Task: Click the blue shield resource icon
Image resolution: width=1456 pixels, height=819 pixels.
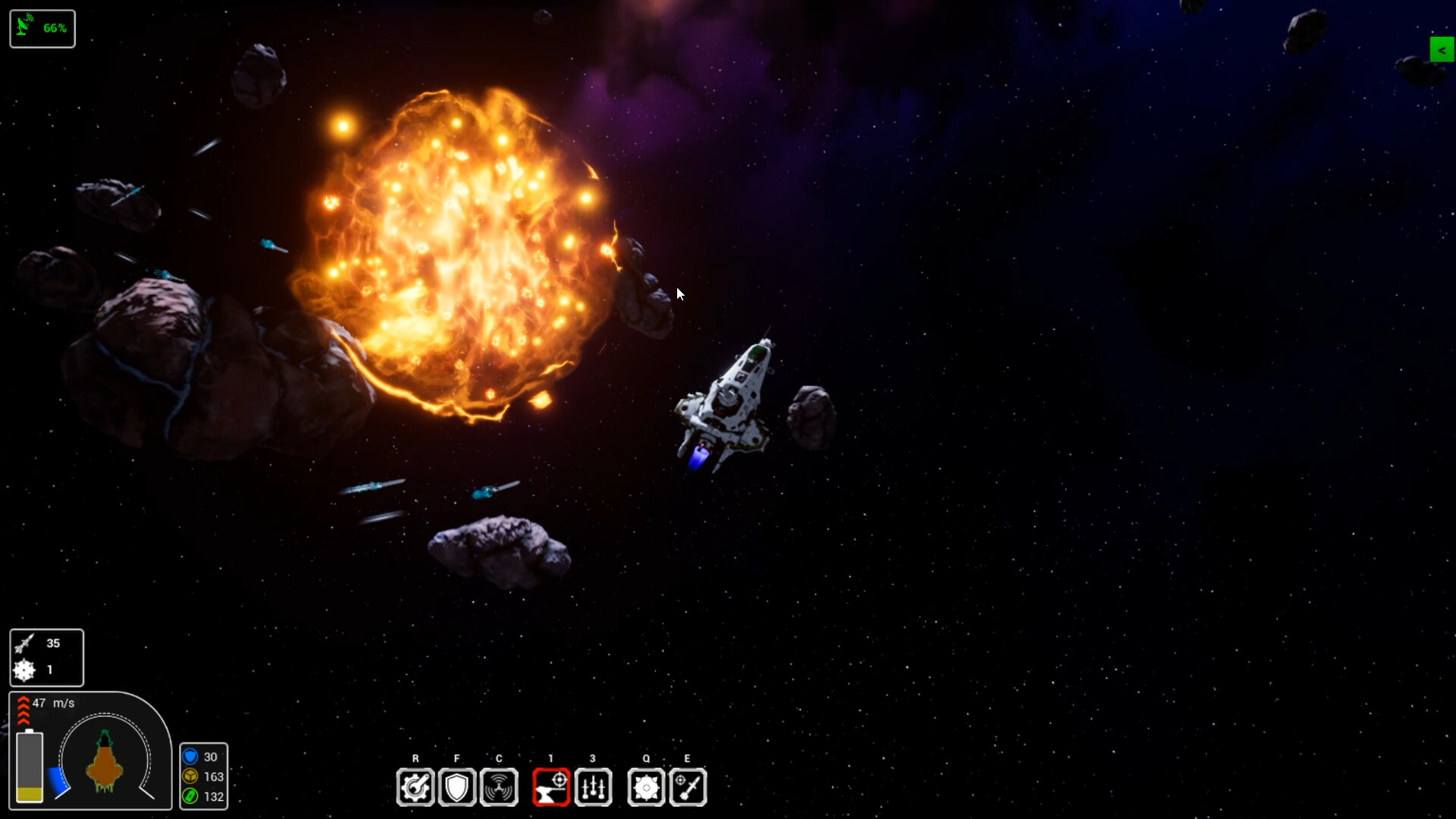Action: [190, 756]
